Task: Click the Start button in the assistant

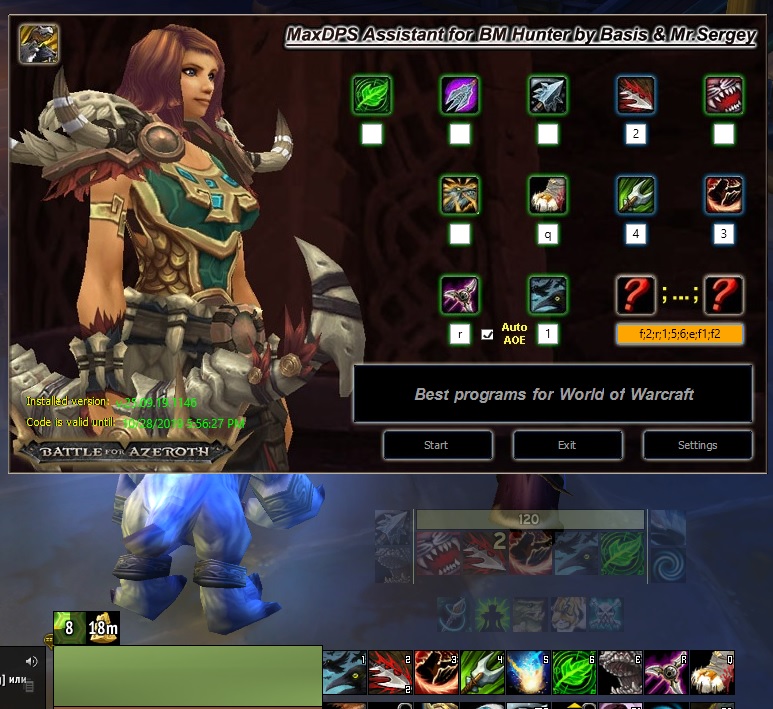Action: [437, 445]
